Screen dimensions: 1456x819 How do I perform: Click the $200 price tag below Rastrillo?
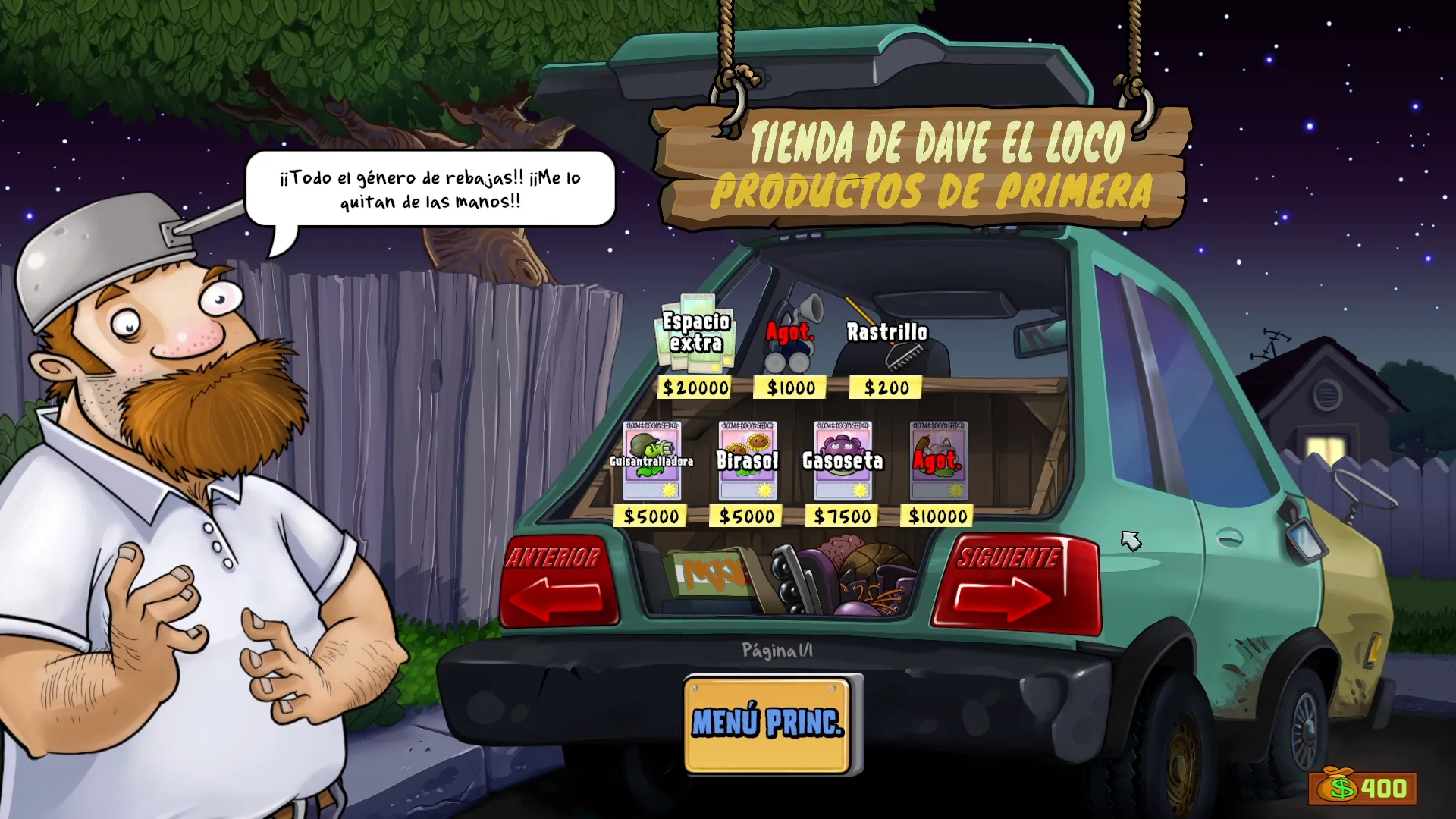coord(886,388)
